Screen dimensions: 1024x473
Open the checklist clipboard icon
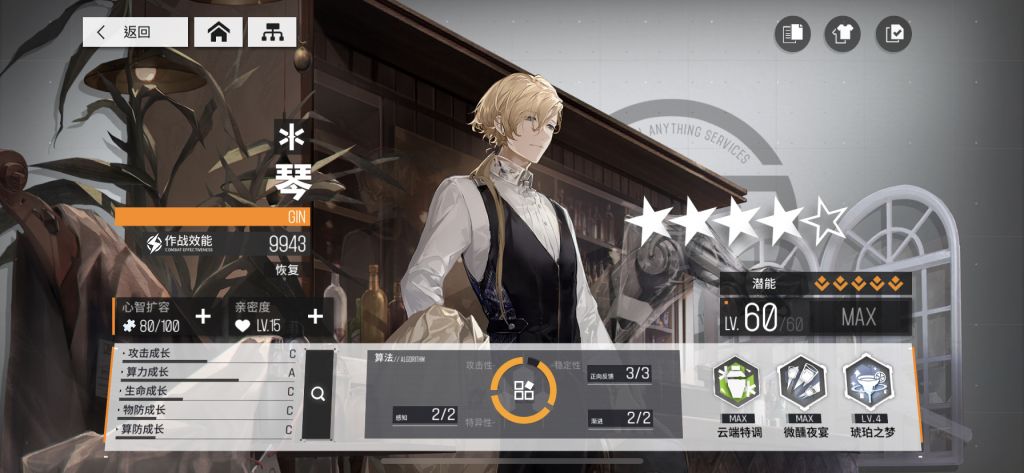tap(893, 34)
